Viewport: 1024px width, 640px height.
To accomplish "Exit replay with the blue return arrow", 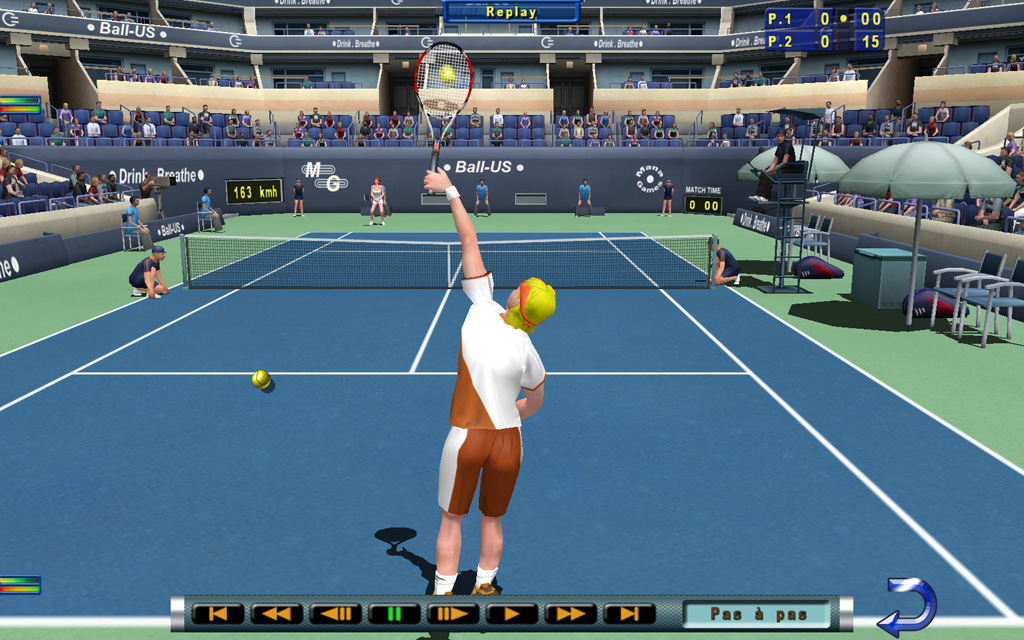I will [x=908, y=606].
